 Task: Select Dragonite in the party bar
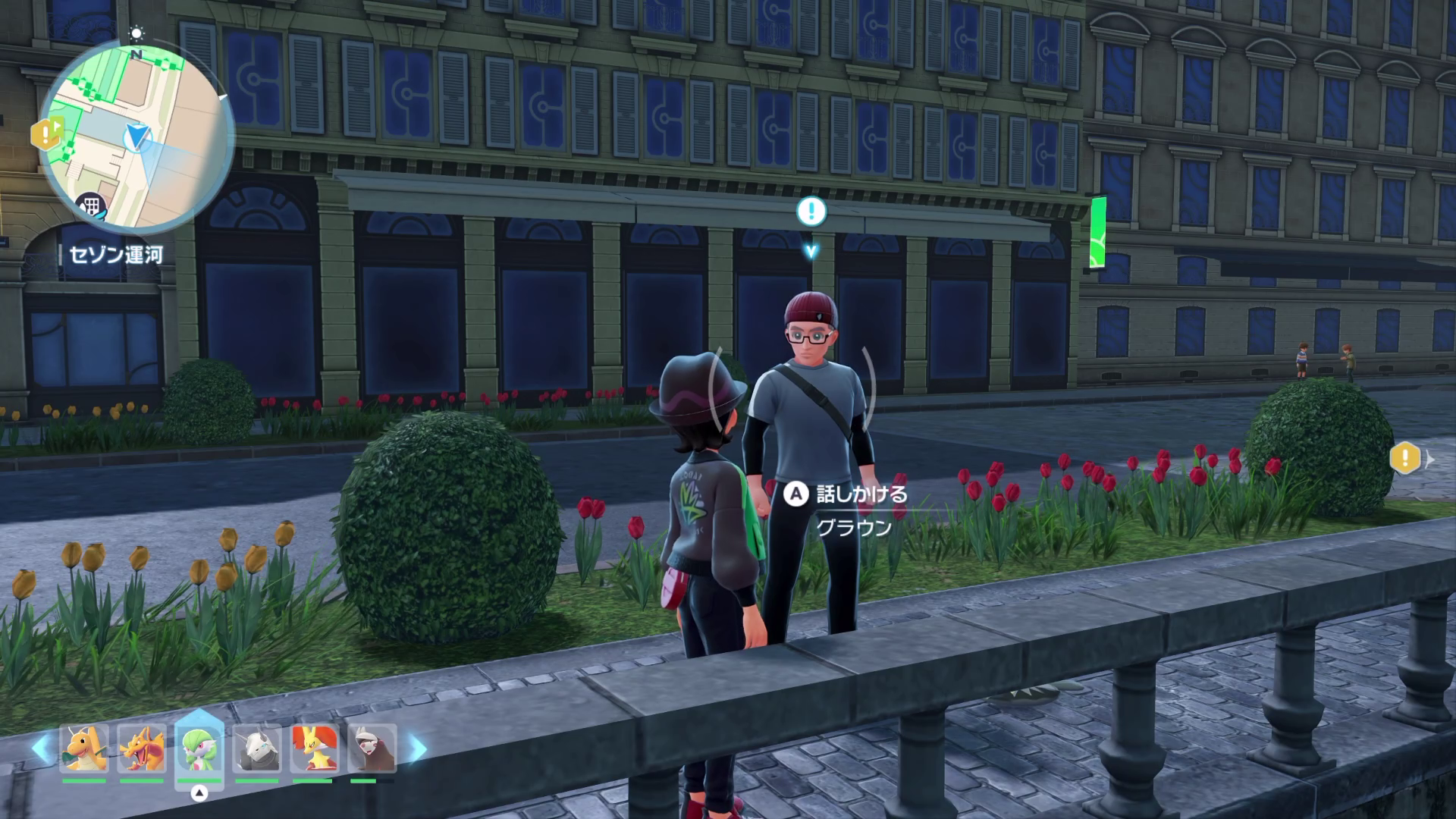[84, 748]
